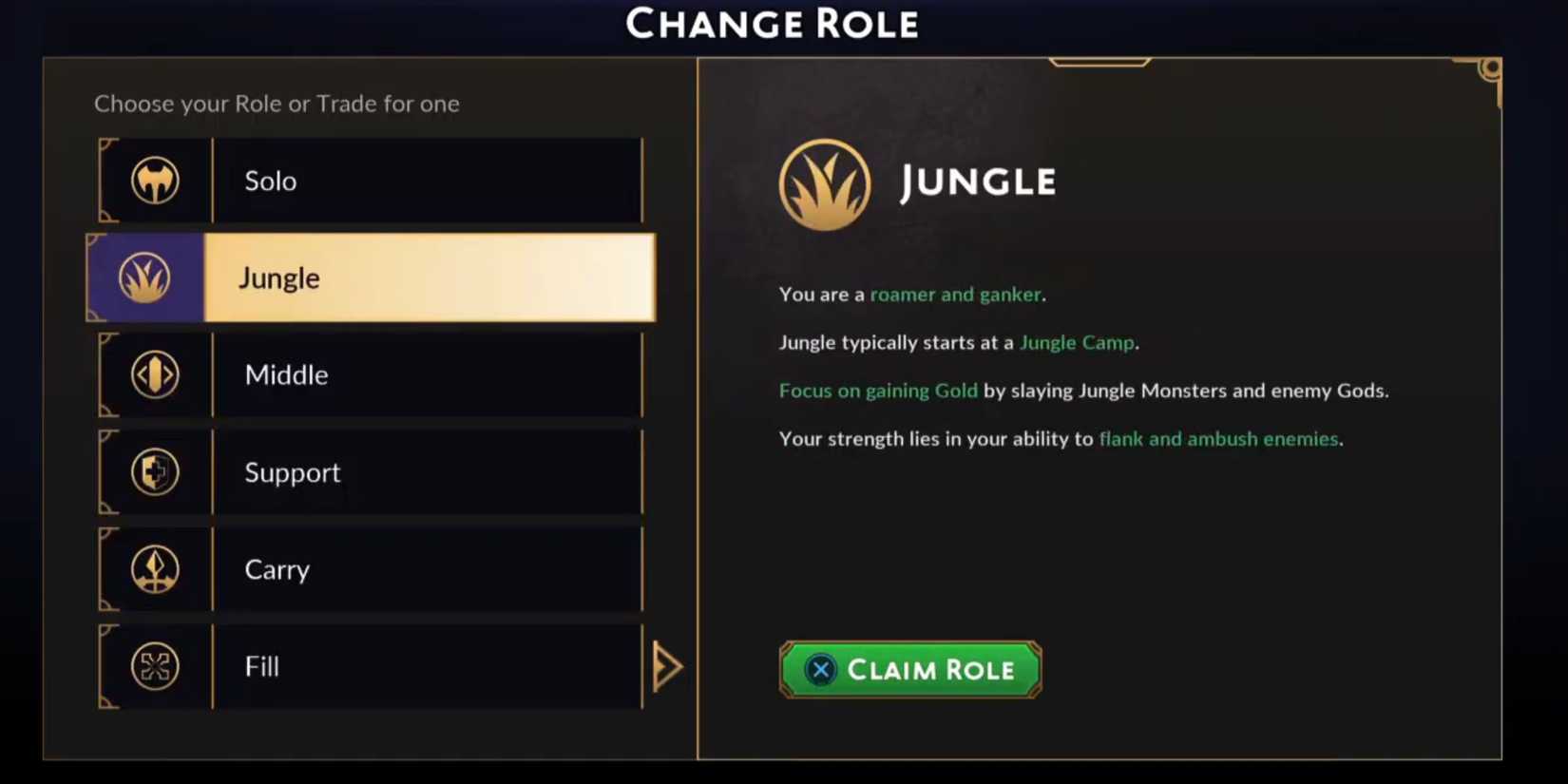The image size is (1568, 784).
Task: Click the Jungle Camp green text link
Action: coord(1077,342)
